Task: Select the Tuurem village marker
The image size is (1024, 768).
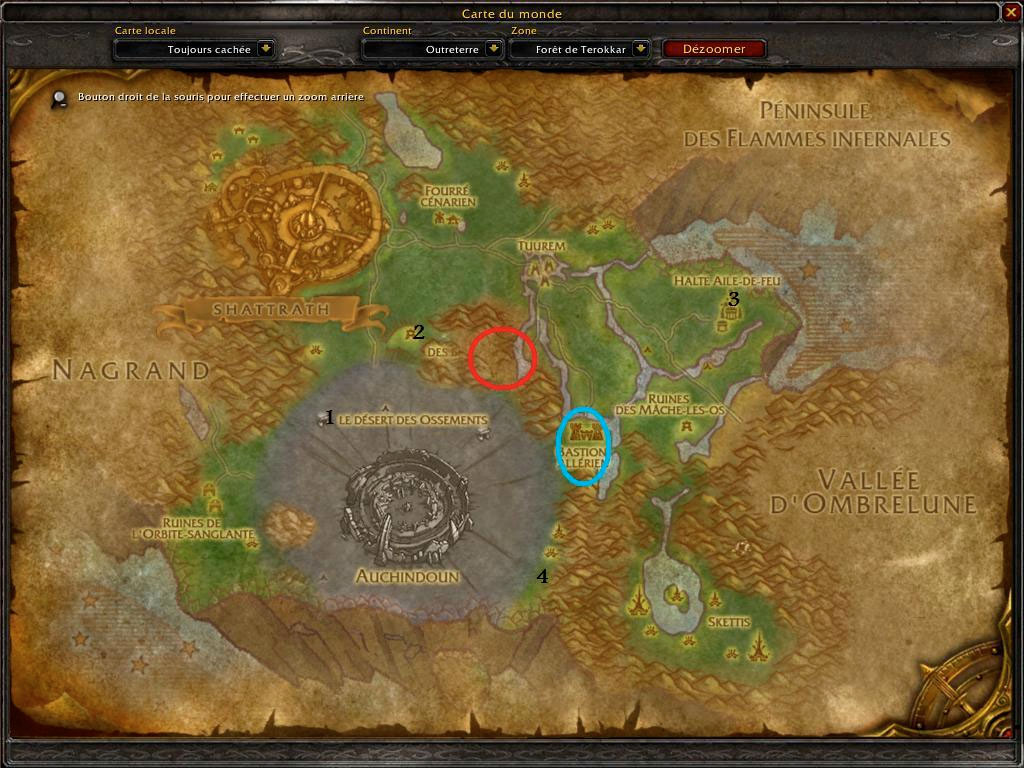Action: click(x=540, y=268)
